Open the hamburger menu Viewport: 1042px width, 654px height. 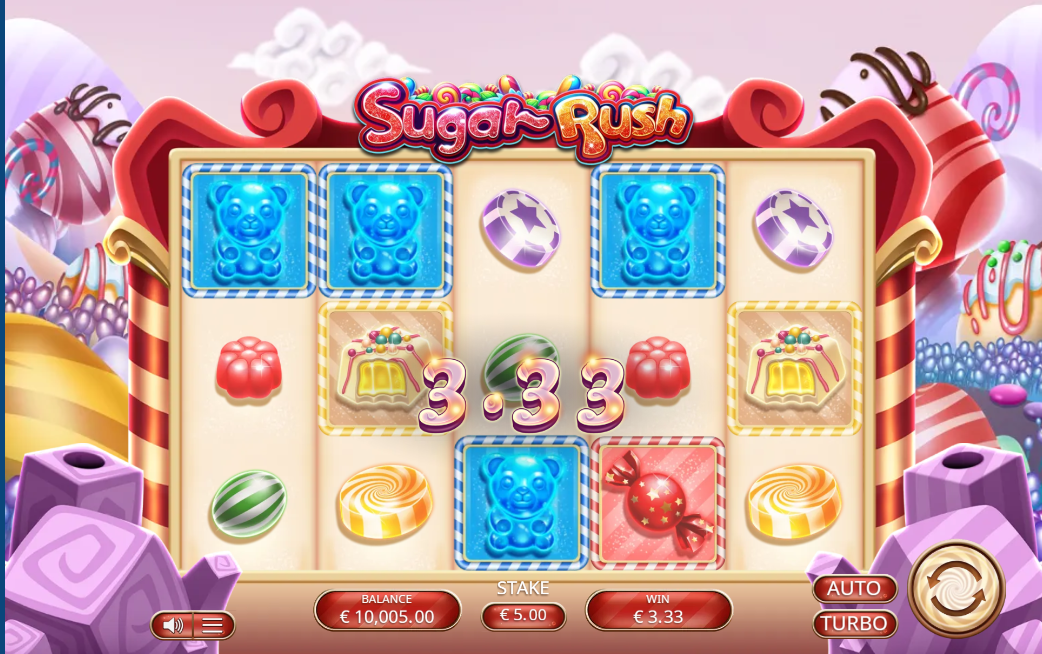point(212,626)
